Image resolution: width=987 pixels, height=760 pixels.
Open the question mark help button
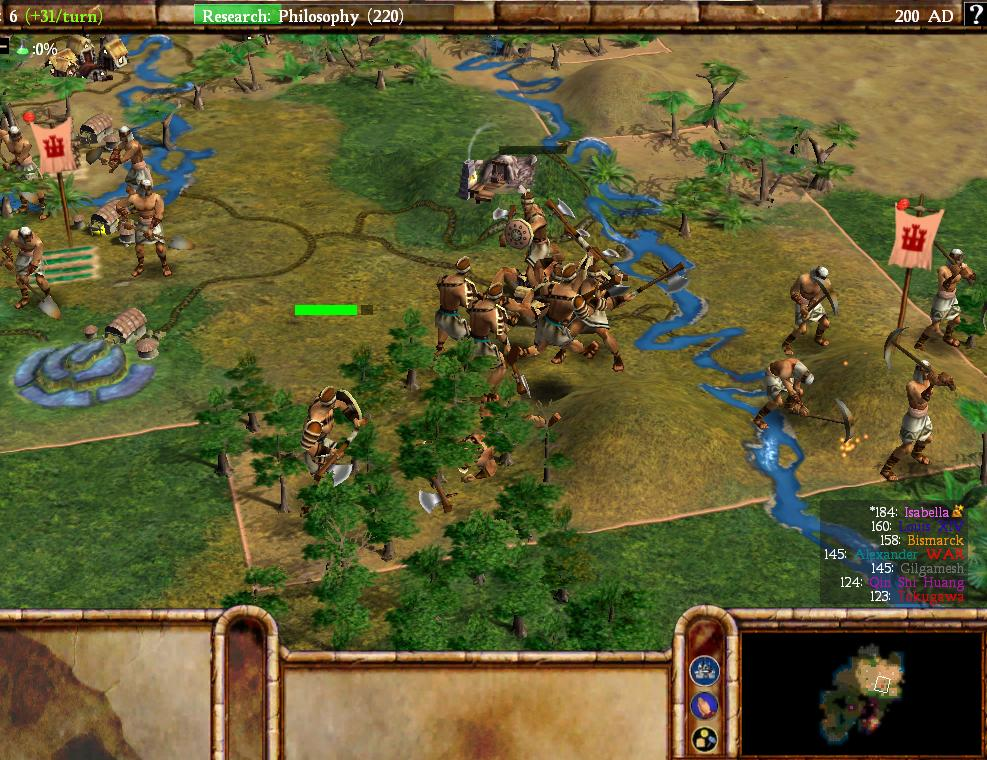click(974, 15)
